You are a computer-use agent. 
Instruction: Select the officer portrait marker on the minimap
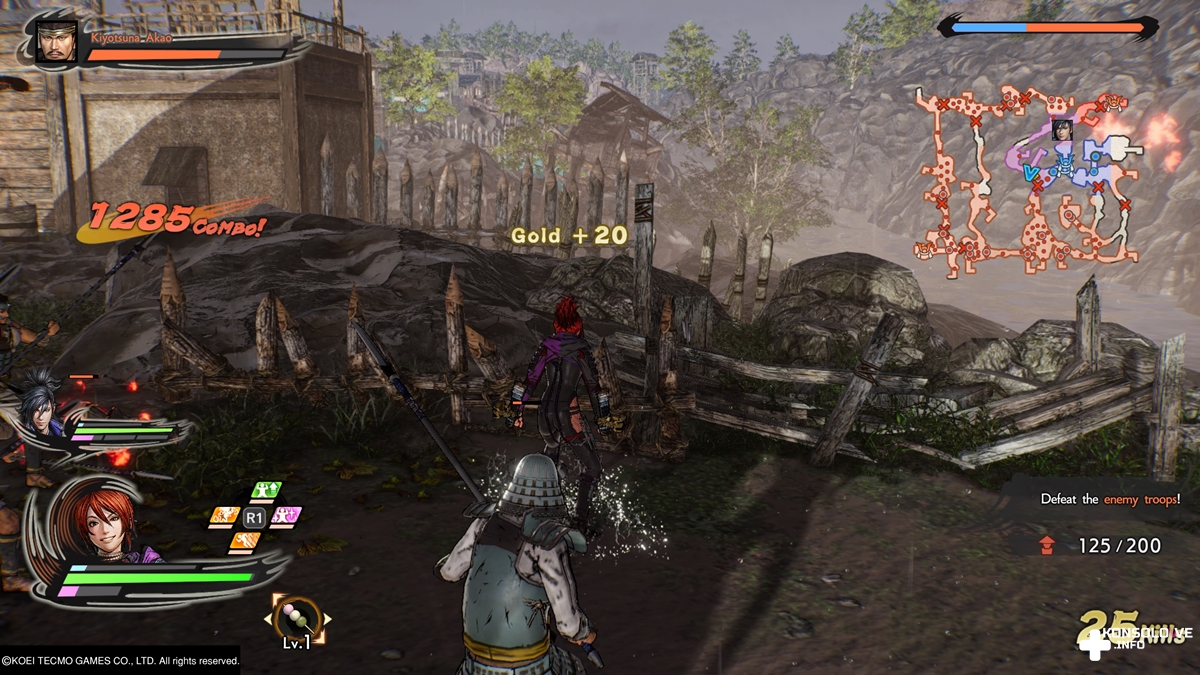coord(1062,130)
